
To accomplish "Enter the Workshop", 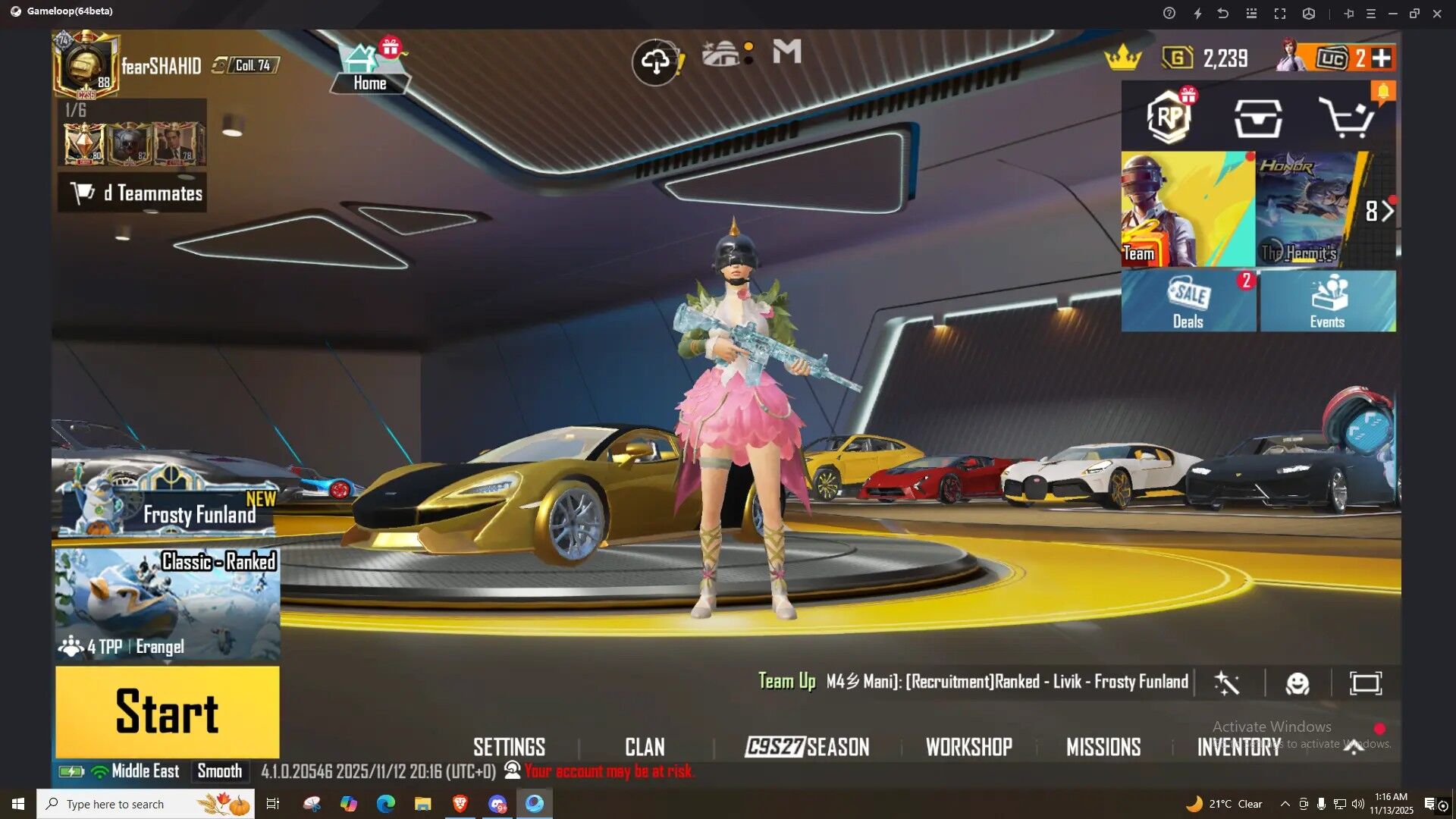I will [x=968, y=747].
